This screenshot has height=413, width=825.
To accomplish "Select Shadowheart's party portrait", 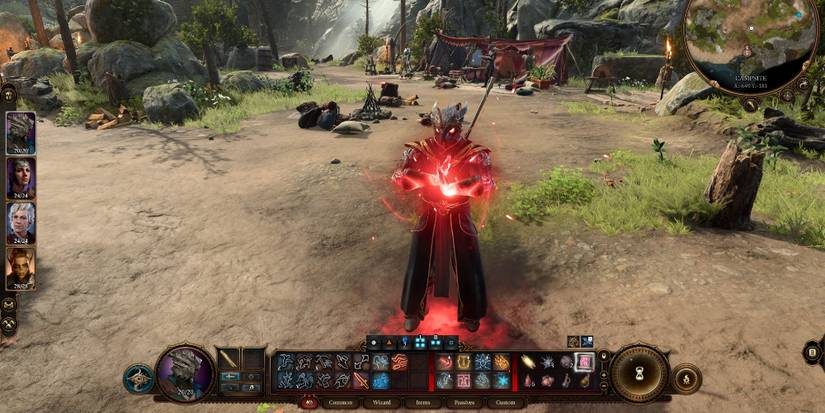I will click(20, 178).
